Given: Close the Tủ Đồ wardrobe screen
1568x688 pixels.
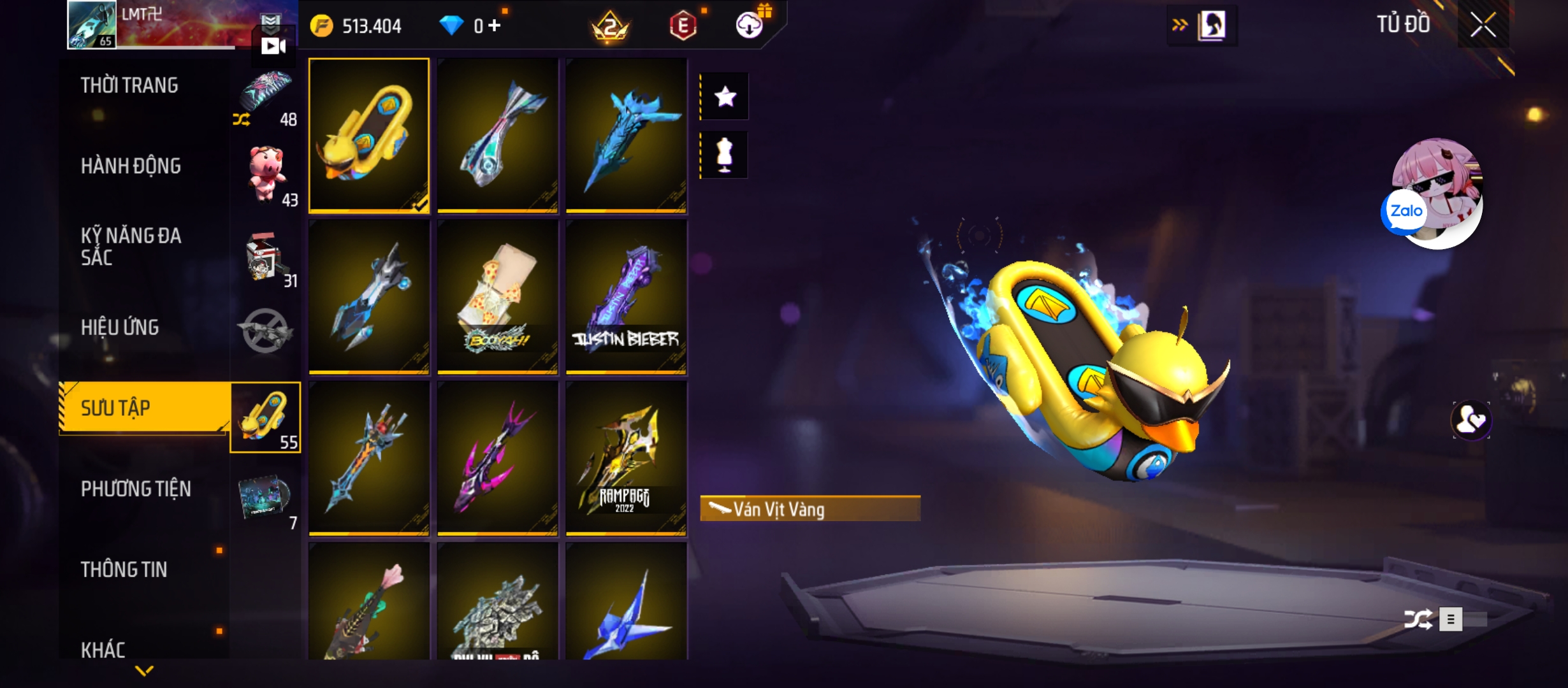Looking at the screenshot, I should [x=1483, y=26].
